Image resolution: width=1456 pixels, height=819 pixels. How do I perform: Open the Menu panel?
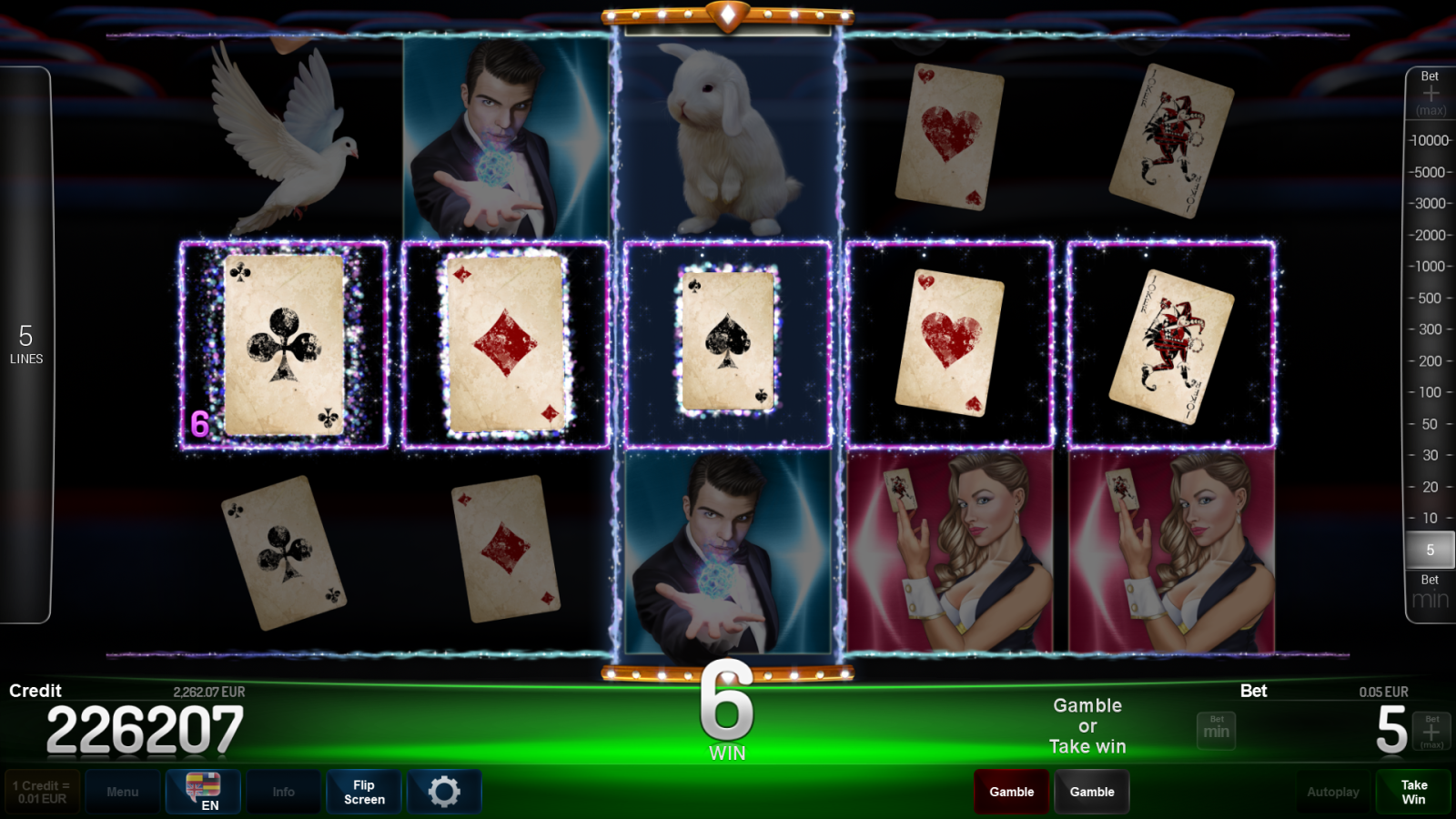point(123,791)
